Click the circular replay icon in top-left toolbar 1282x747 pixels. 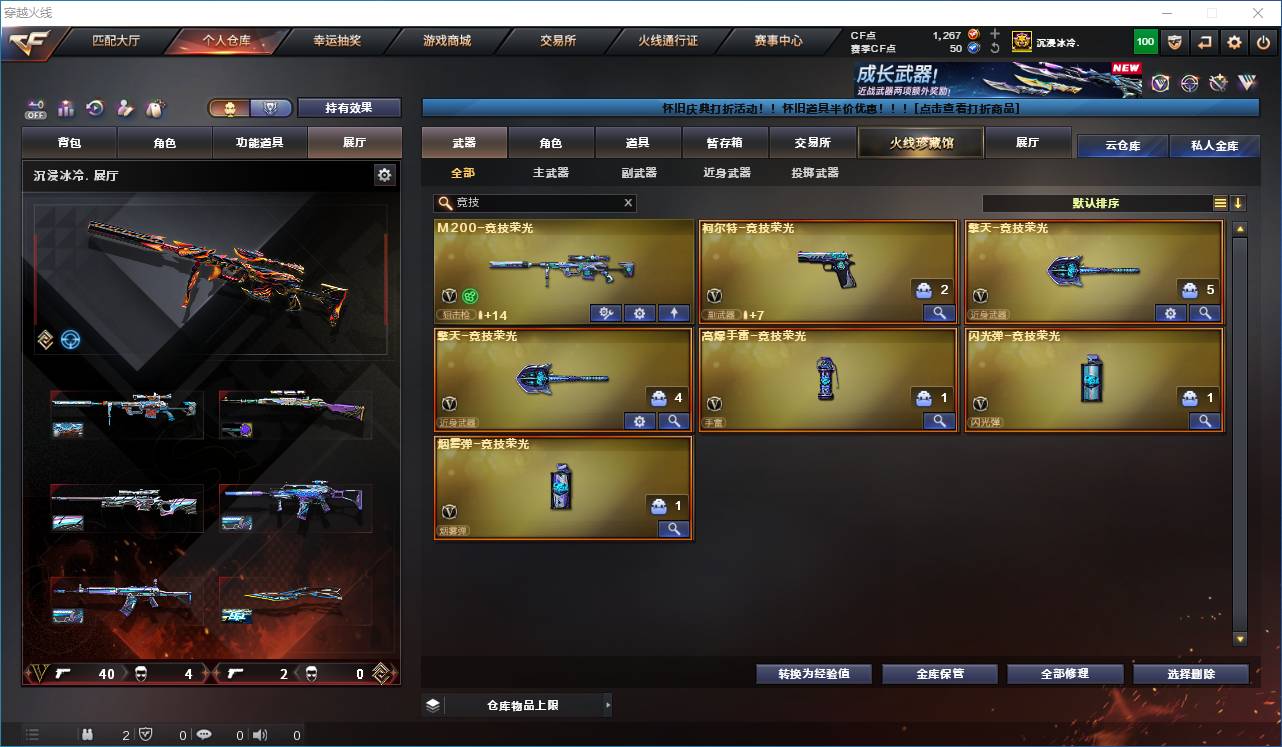95,108
